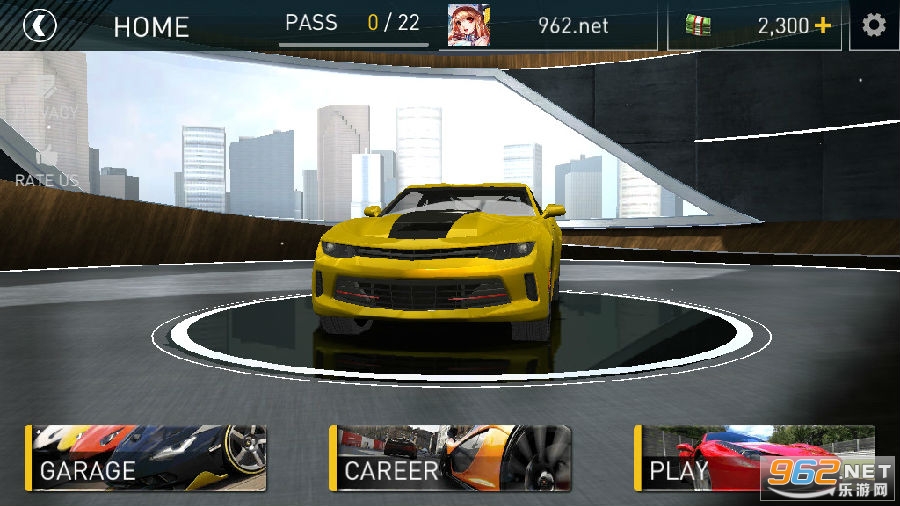Tap the player avatar portrait
Screen dimensions: 900x506
(x=468, y=25)
